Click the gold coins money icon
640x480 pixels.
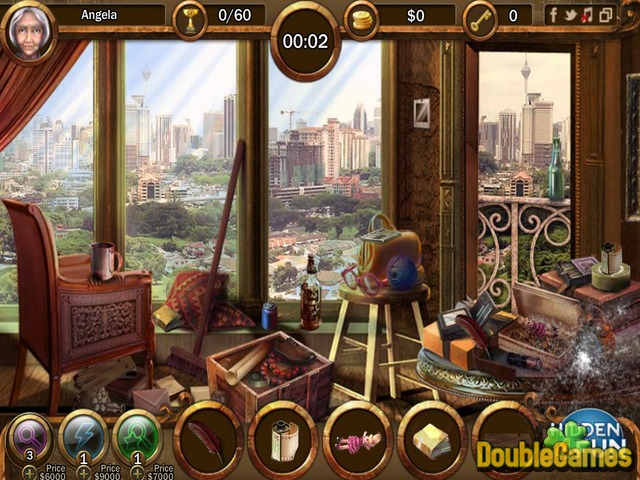361,17
